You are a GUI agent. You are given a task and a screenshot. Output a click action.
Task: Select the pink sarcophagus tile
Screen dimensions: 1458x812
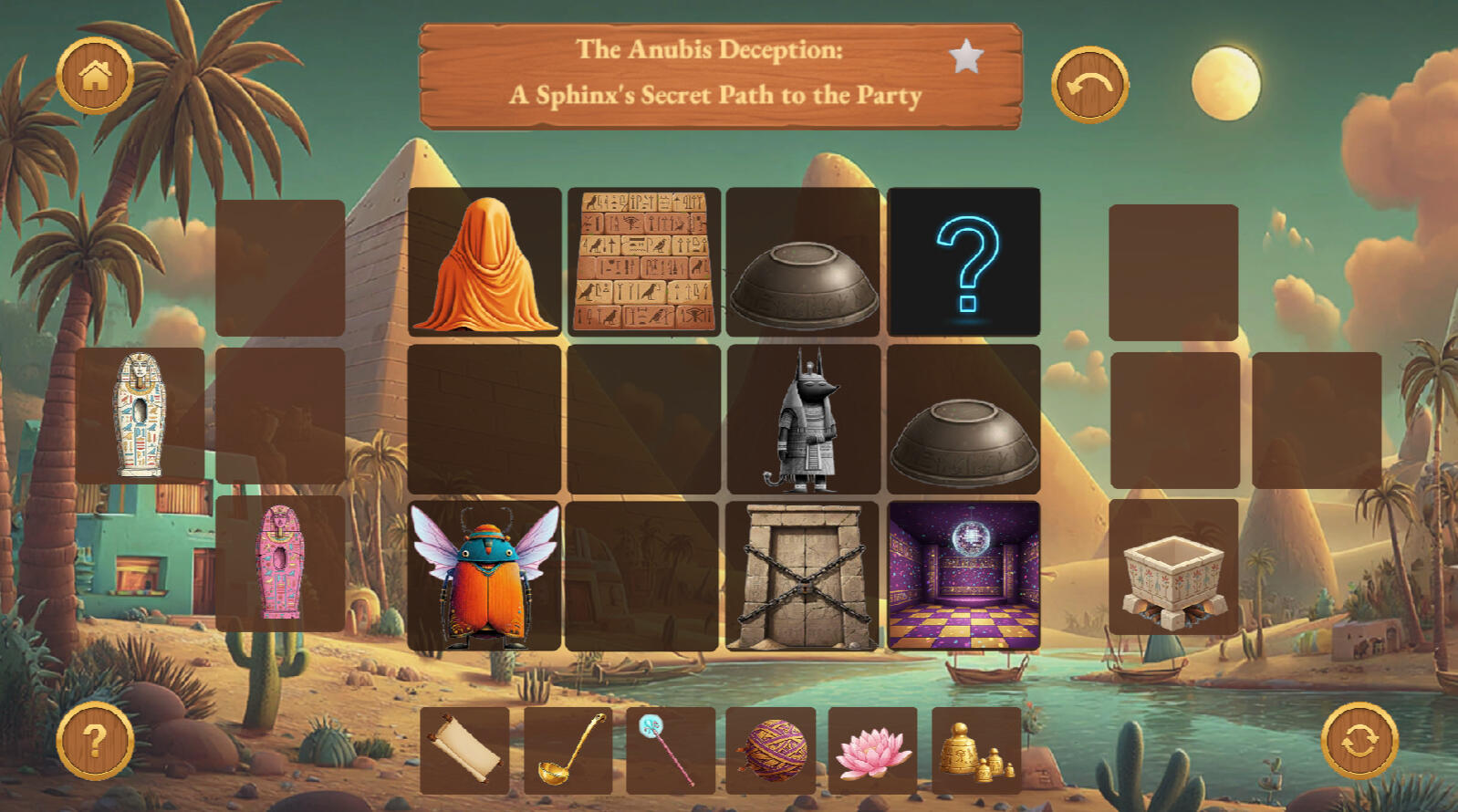point(281,564)
